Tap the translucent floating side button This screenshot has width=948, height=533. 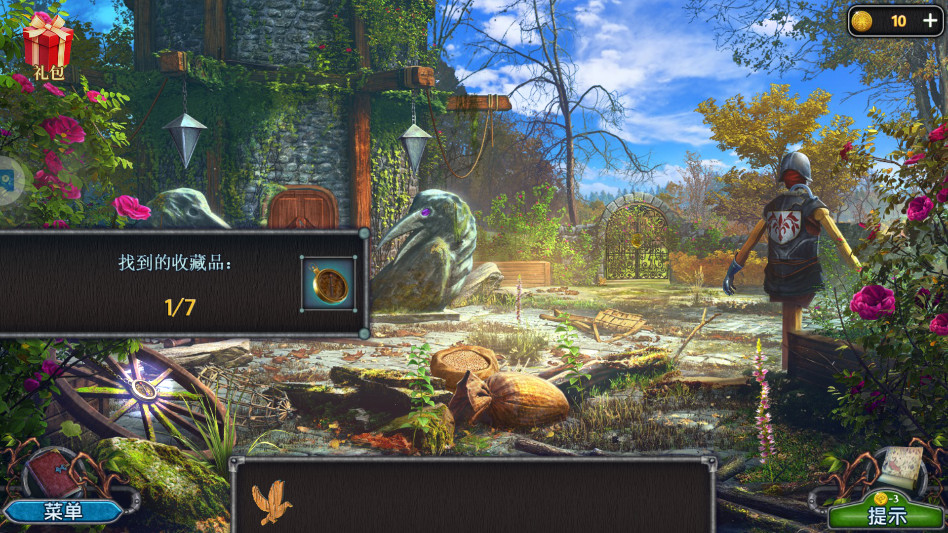8,181
